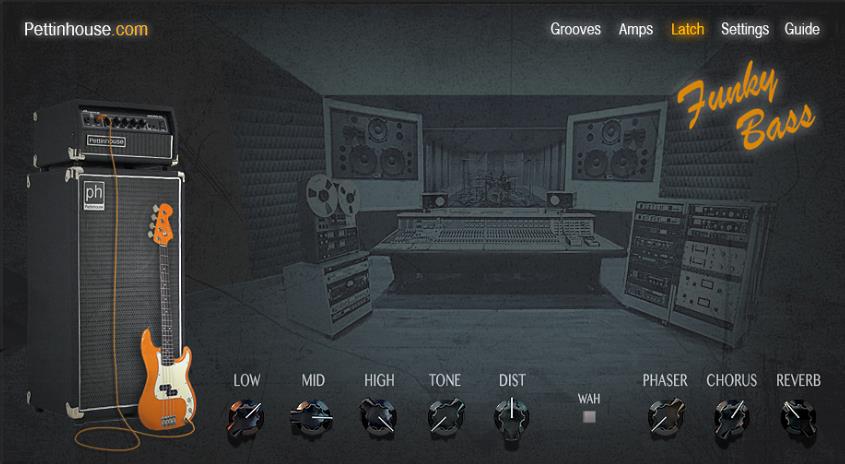Open the Settings page
Viewport: 845px width, 464px height.
(745, 29)
